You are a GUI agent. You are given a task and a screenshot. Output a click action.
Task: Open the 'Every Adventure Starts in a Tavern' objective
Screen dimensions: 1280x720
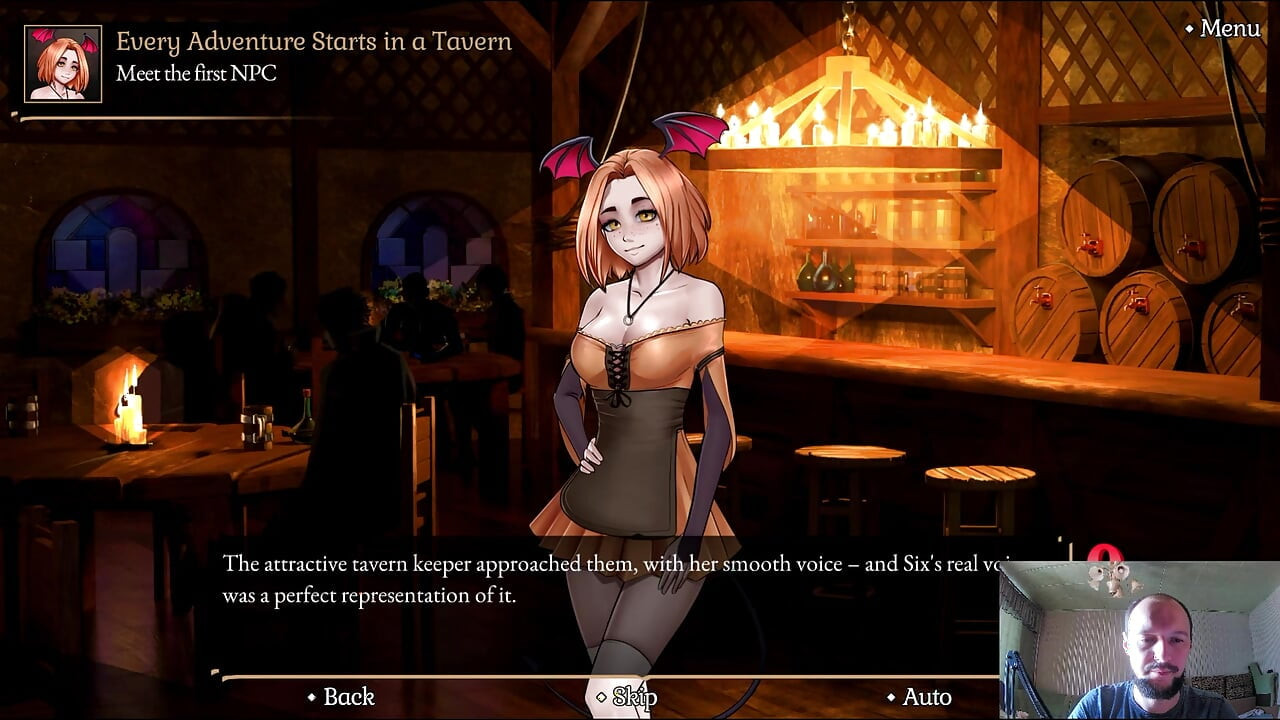(x=313, y=42)
